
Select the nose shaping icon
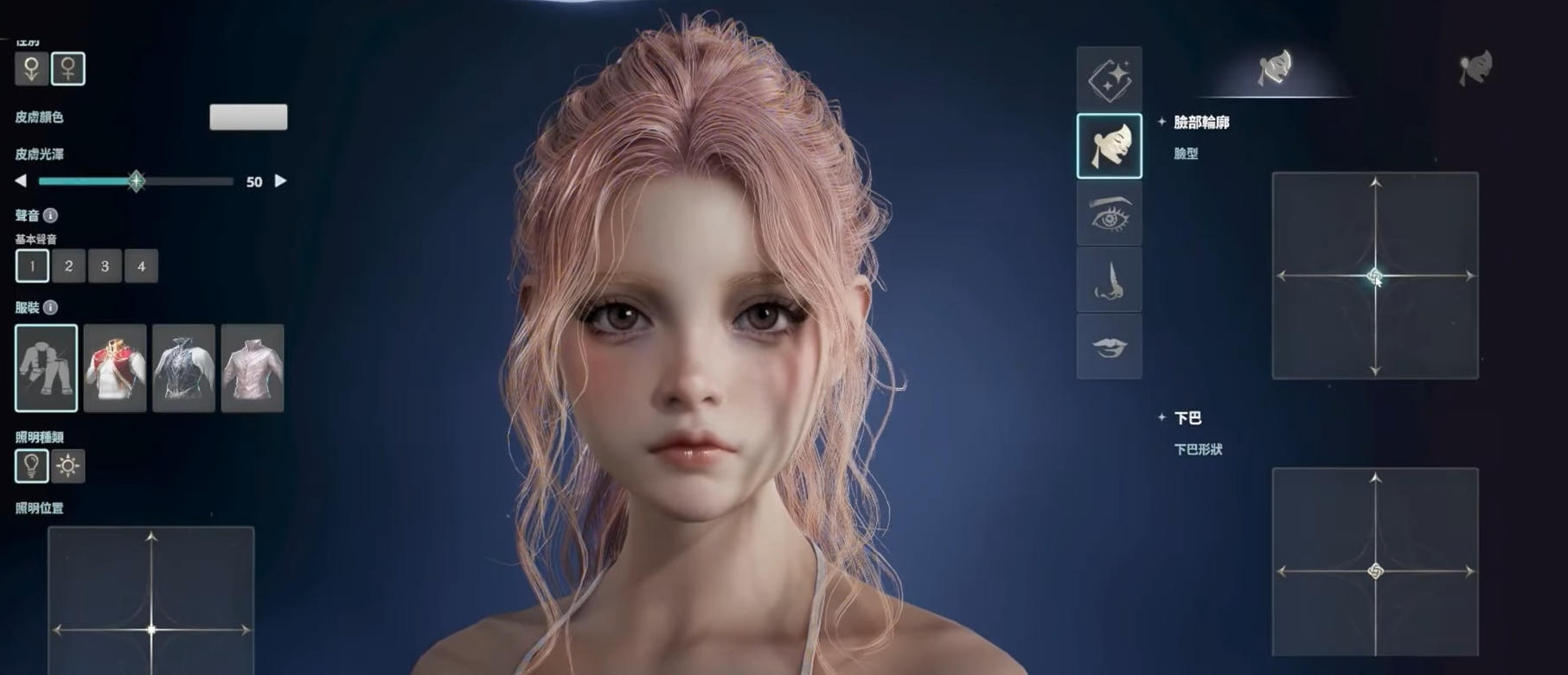tap(1109, 281)
